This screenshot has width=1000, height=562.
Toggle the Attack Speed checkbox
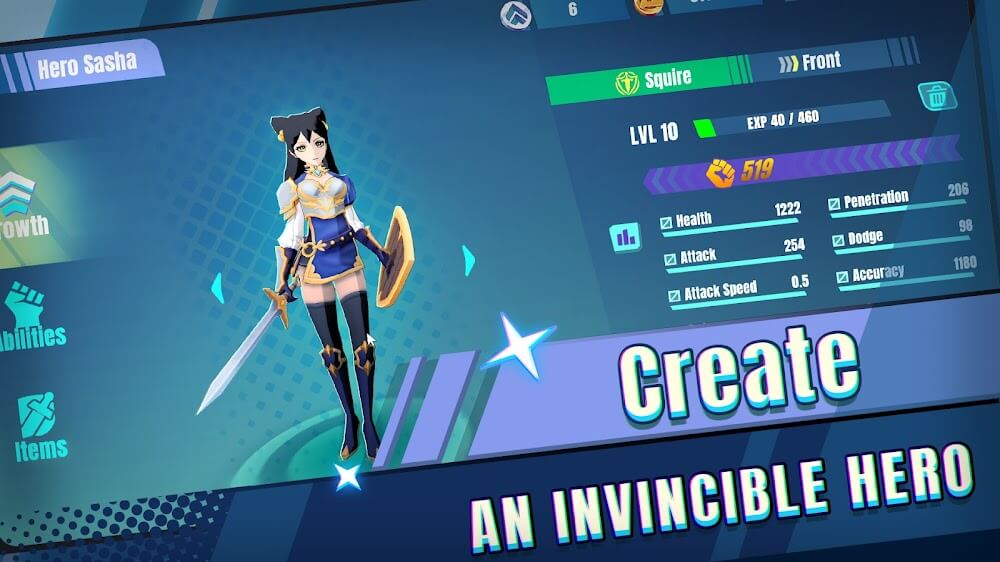[x=675, y=295]
